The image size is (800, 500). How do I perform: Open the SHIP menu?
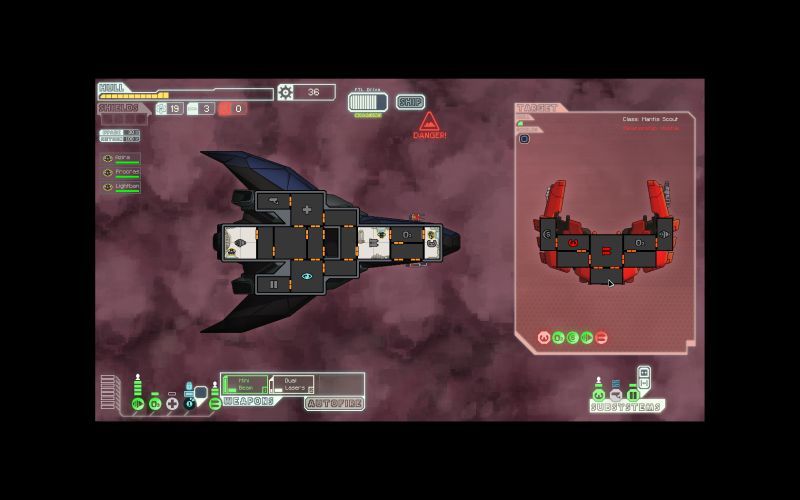410,102
